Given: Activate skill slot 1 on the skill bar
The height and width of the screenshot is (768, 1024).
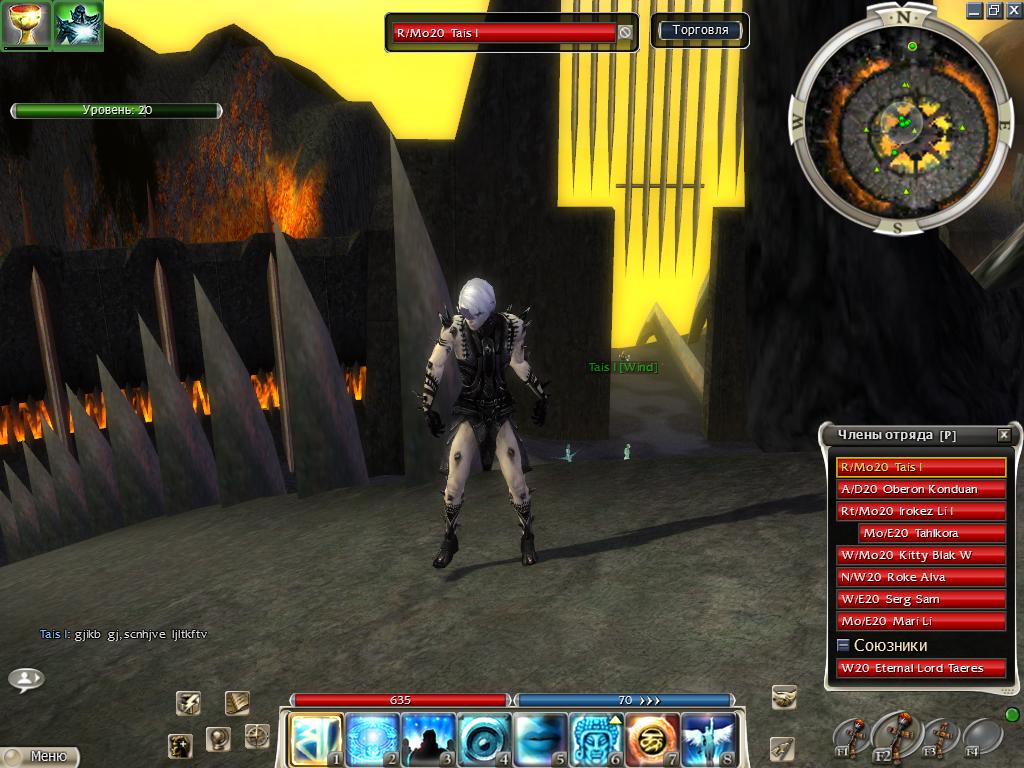Looking at the screenshot, I should [x=315, y=739].
